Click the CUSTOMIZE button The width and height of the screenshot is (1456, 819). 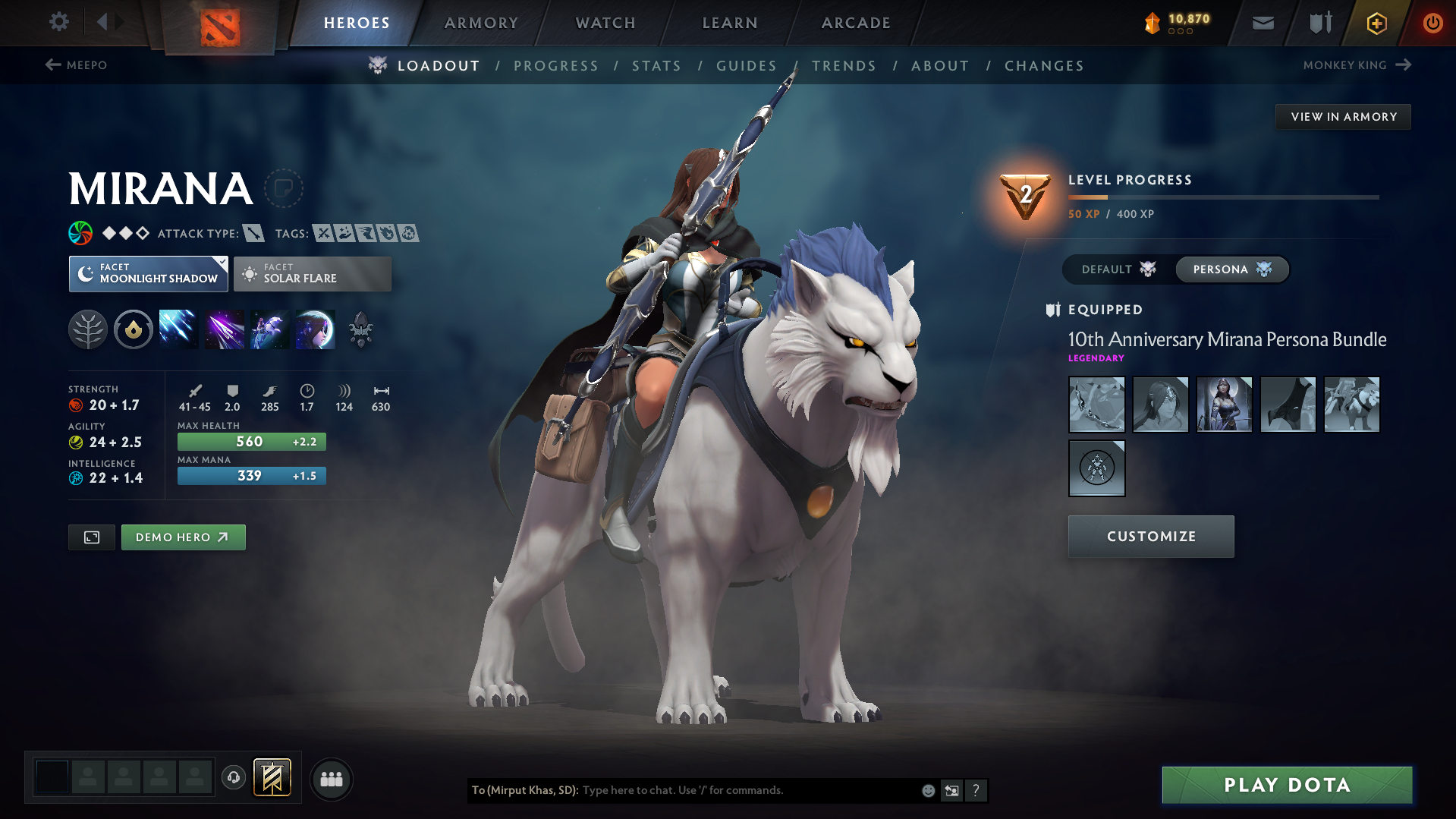[x=1150, y=536]
